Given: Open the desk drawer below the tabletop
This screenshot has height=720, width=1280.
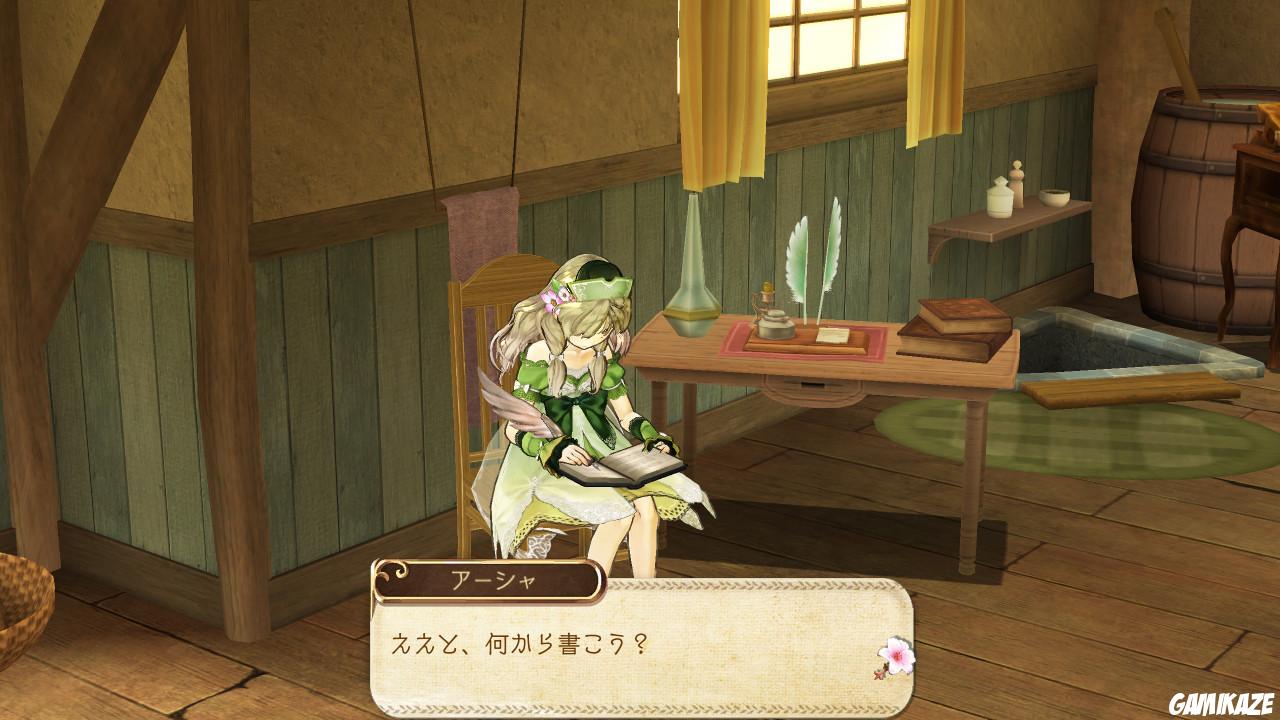Looking at the screenshot, I should 810,384.
